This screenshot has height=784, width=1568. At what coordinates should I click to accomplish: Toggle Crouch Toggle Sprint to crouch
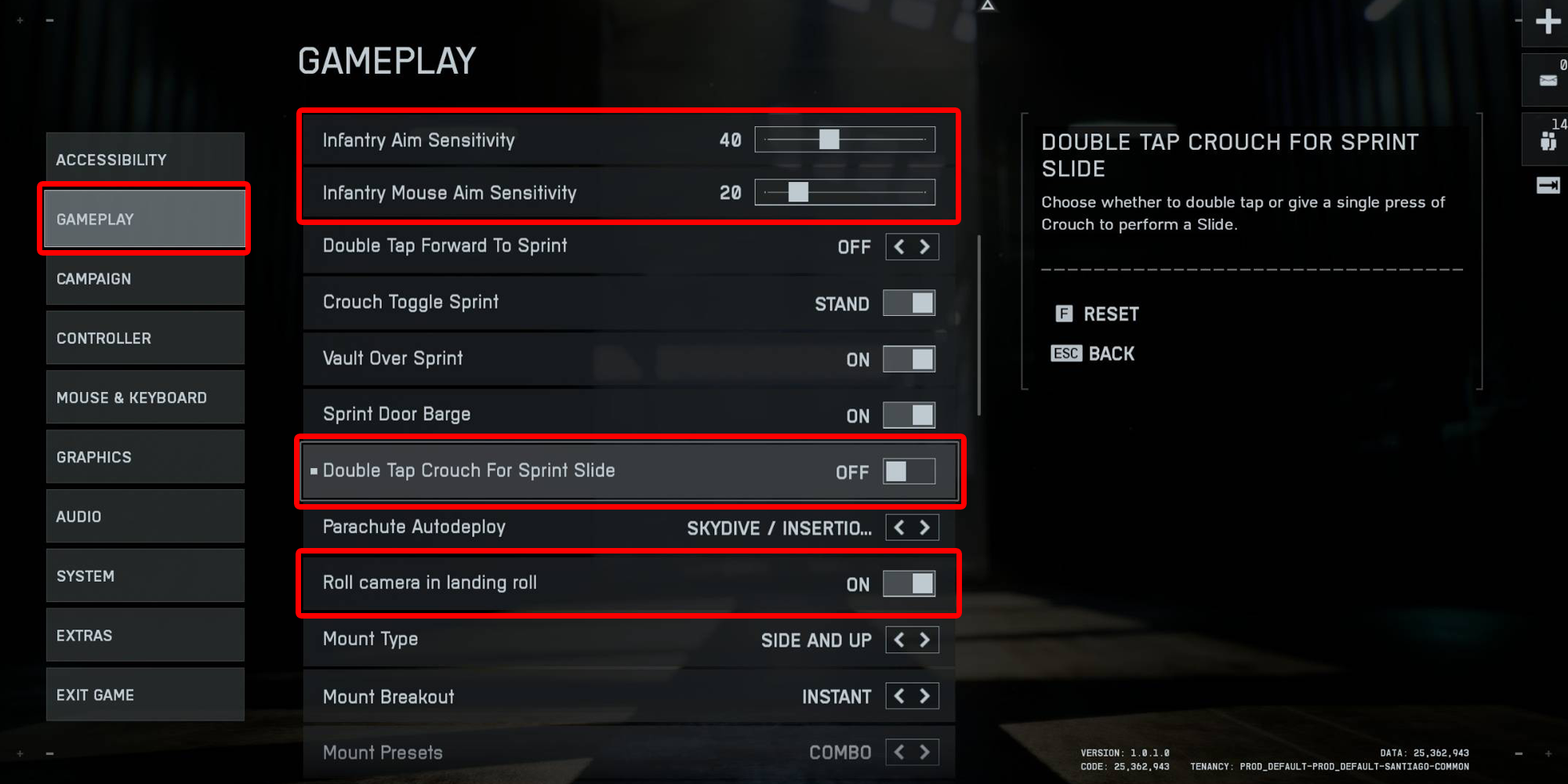coord(909,303)
